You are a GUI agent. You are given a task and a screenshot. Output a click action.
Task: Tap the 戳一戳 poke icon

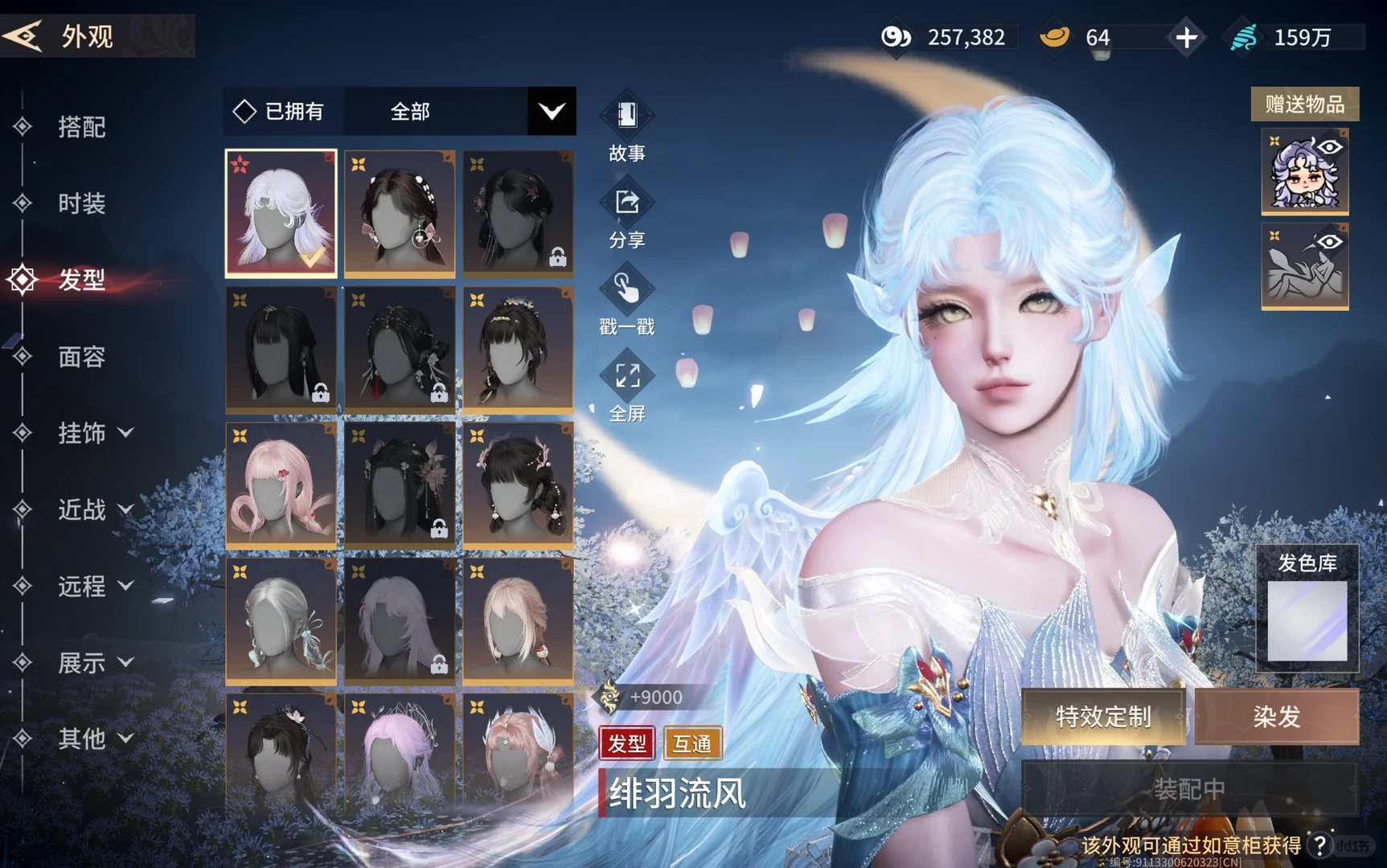click(x=627, y=289)
